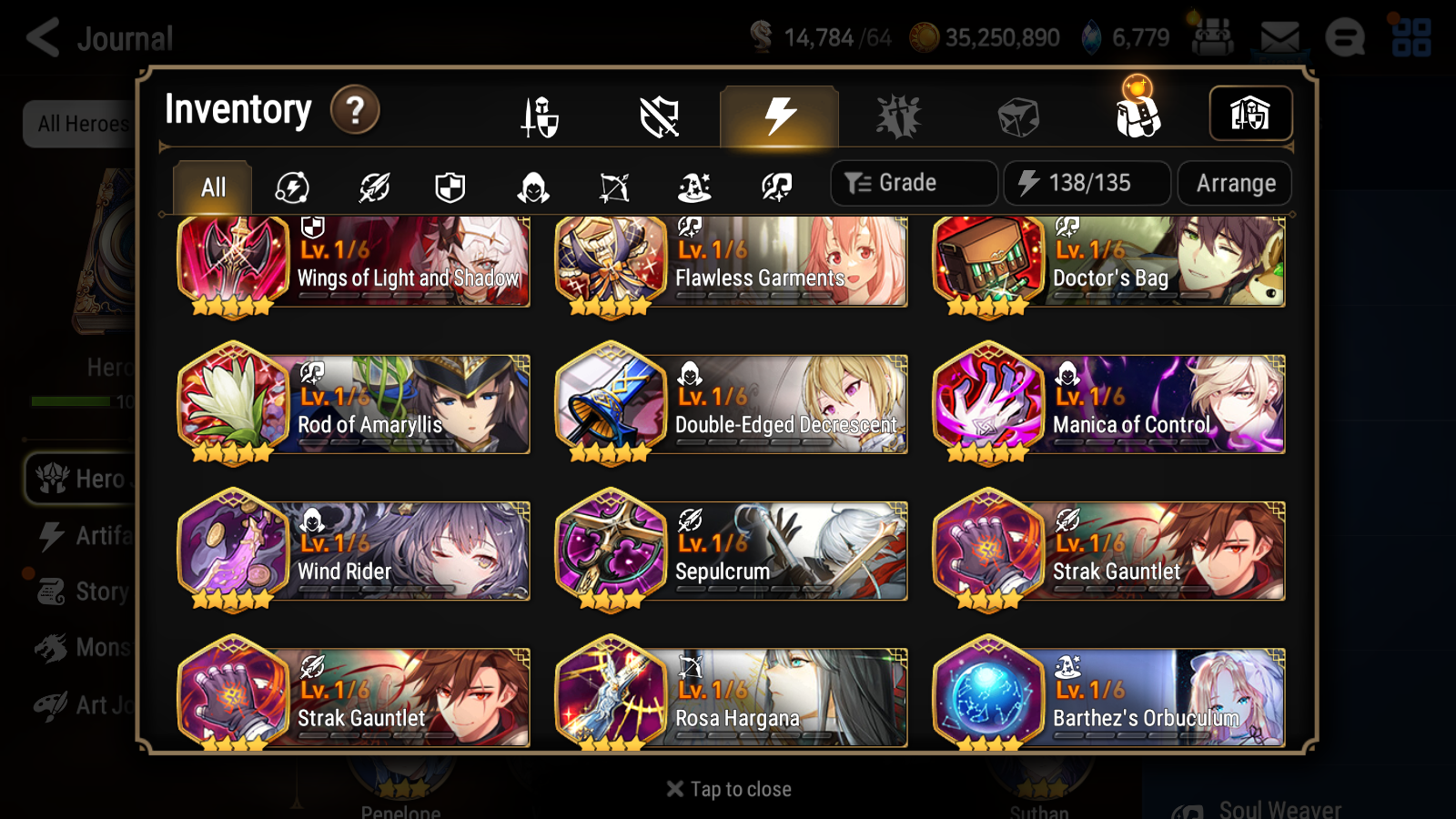Select the All filter tab

212,186
